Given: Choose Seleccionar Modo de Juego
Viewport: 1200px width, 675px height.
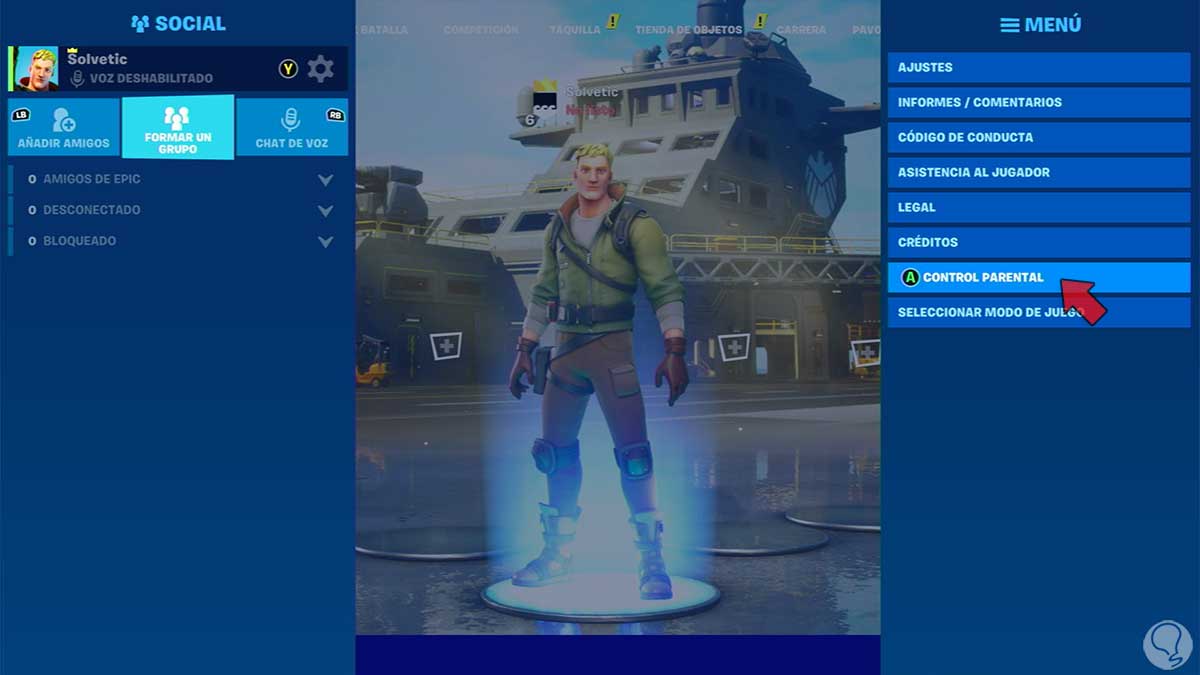Looking at the screenshot, I should pyautogui.click(x=1038, y=313).
